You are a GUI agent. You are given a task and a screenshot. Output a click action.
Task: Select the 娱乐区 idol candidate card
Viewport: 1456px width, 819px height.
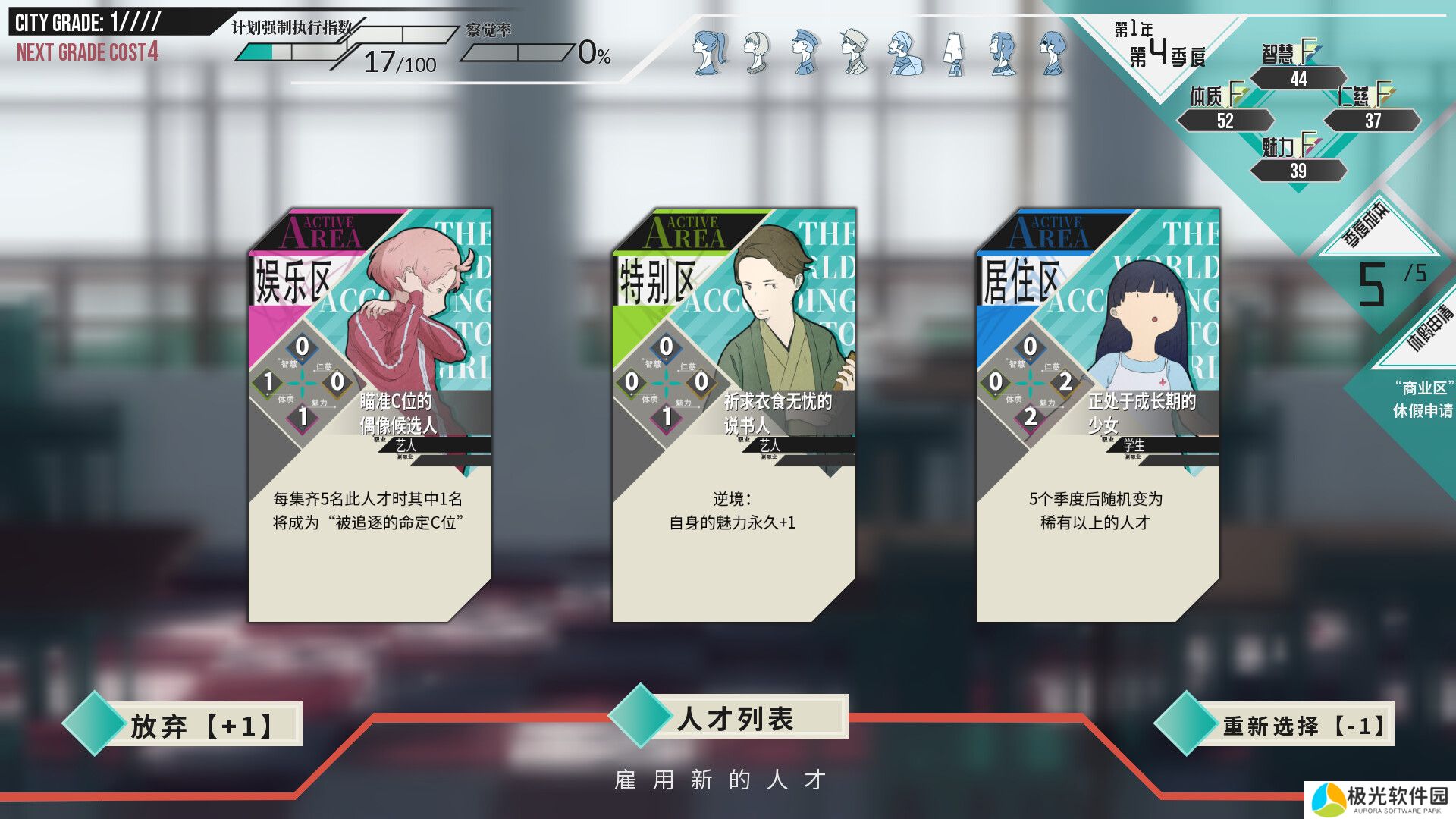click(x=370, y=416)
